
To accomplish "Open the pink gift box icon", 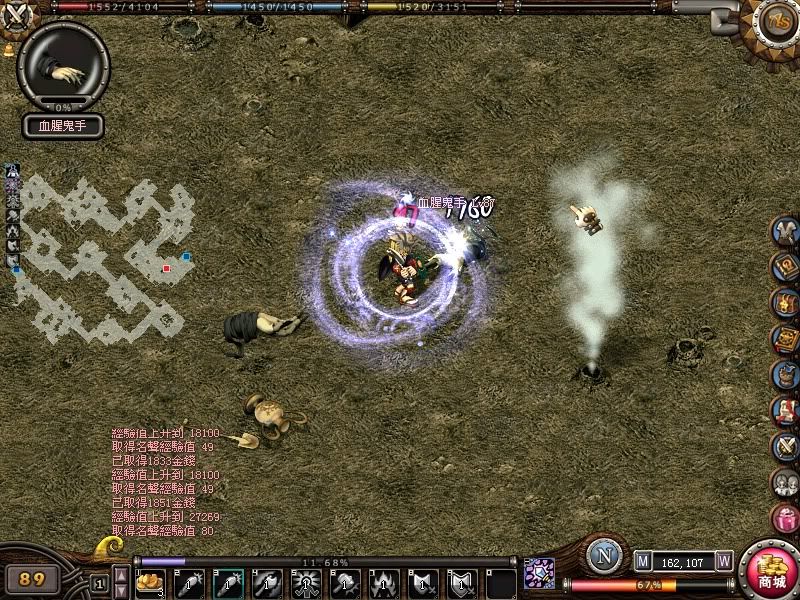I will click(x=785, y=517).
